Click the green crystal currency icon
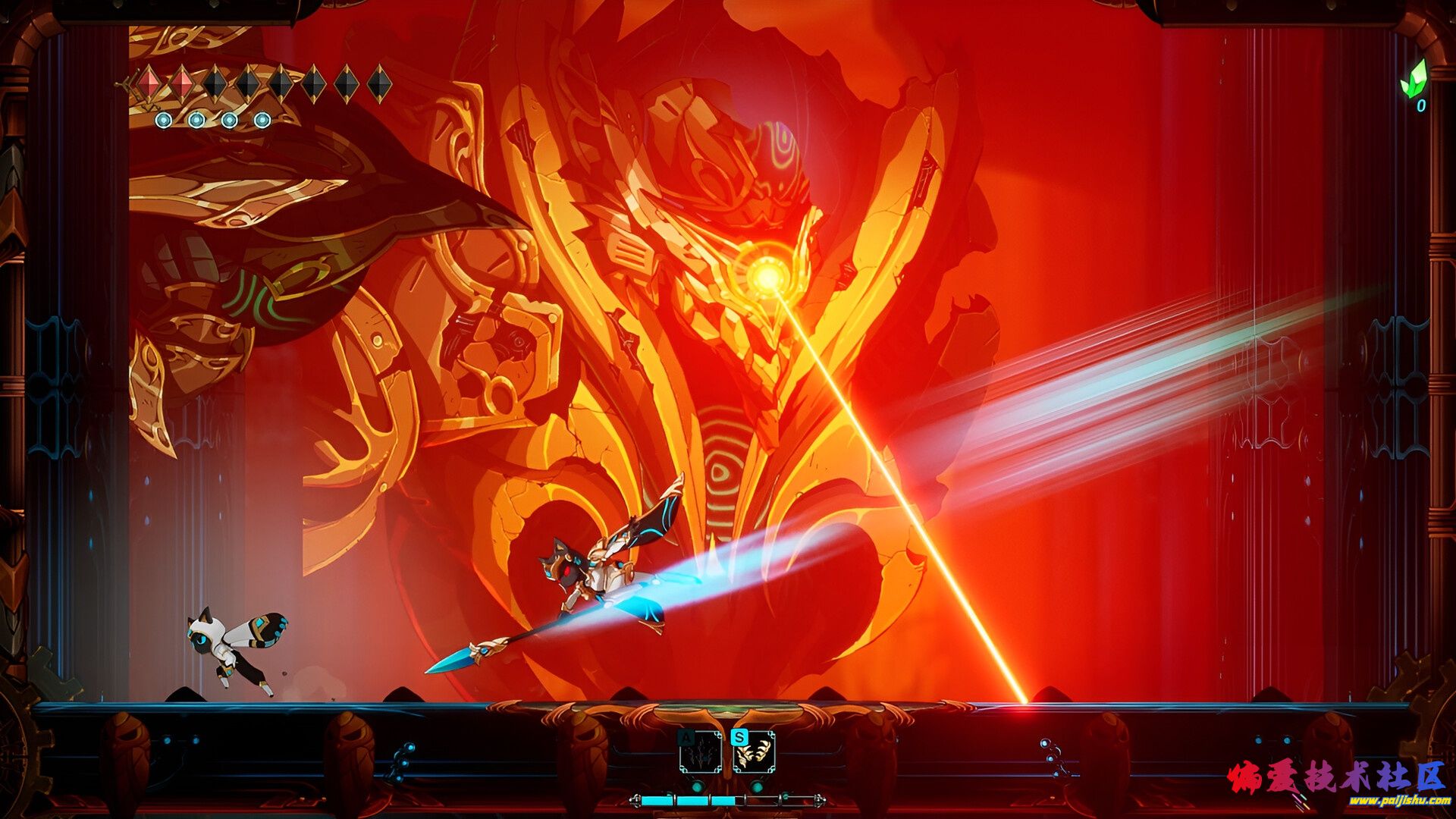The image size is (1456, 819). point(1414,79)
